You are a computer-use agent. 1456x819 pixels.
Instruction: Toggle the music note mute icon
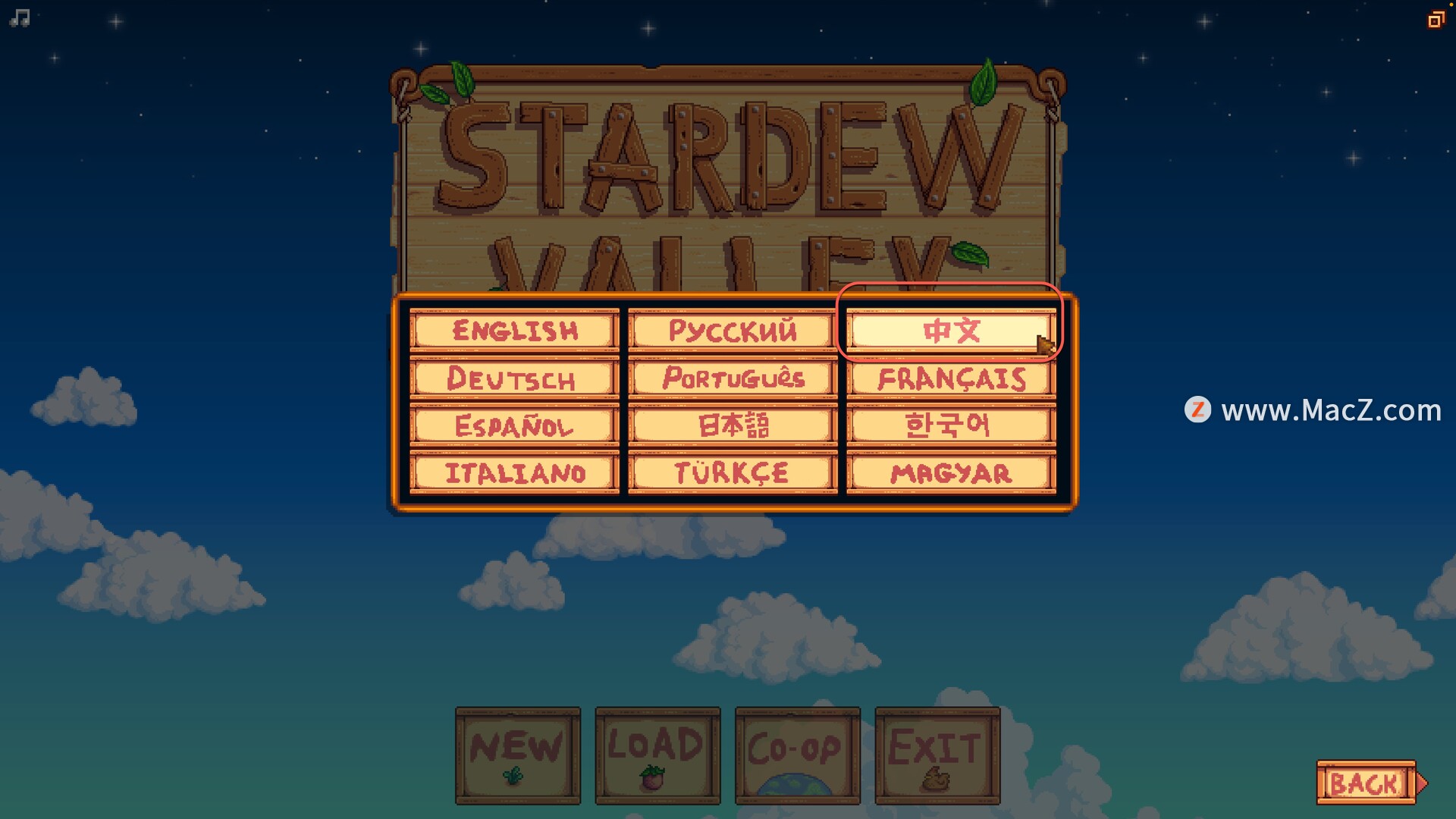[20, 18]
